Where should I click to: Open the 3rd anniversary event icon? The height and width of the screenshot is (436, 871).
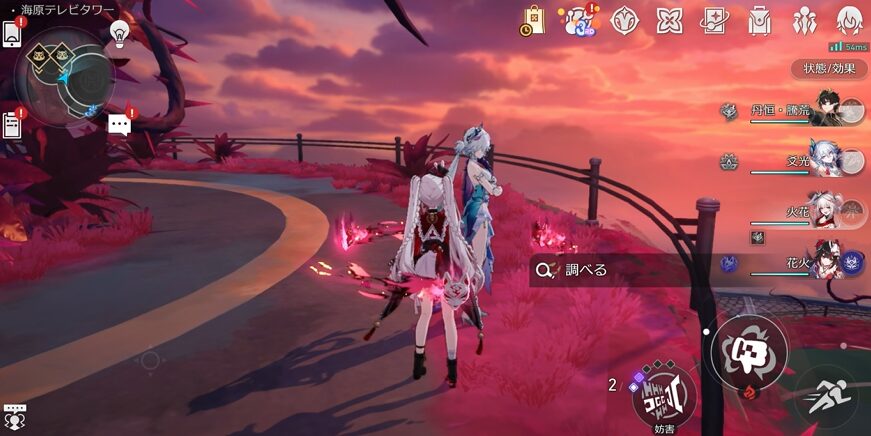pos(578,20)
